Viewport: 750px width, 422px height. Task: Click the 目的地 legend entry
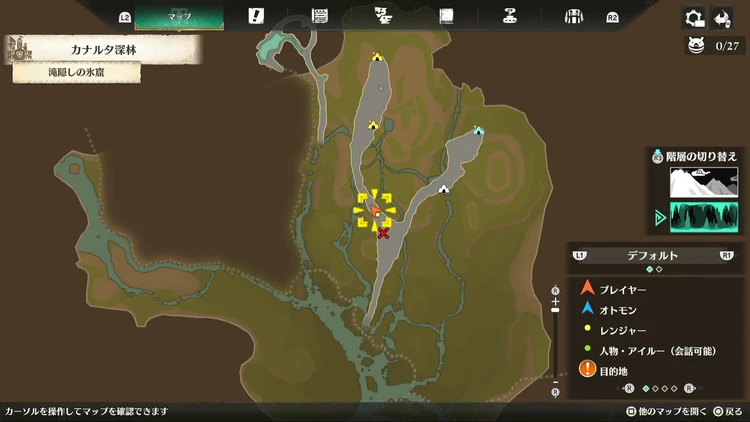coord(611,370)
